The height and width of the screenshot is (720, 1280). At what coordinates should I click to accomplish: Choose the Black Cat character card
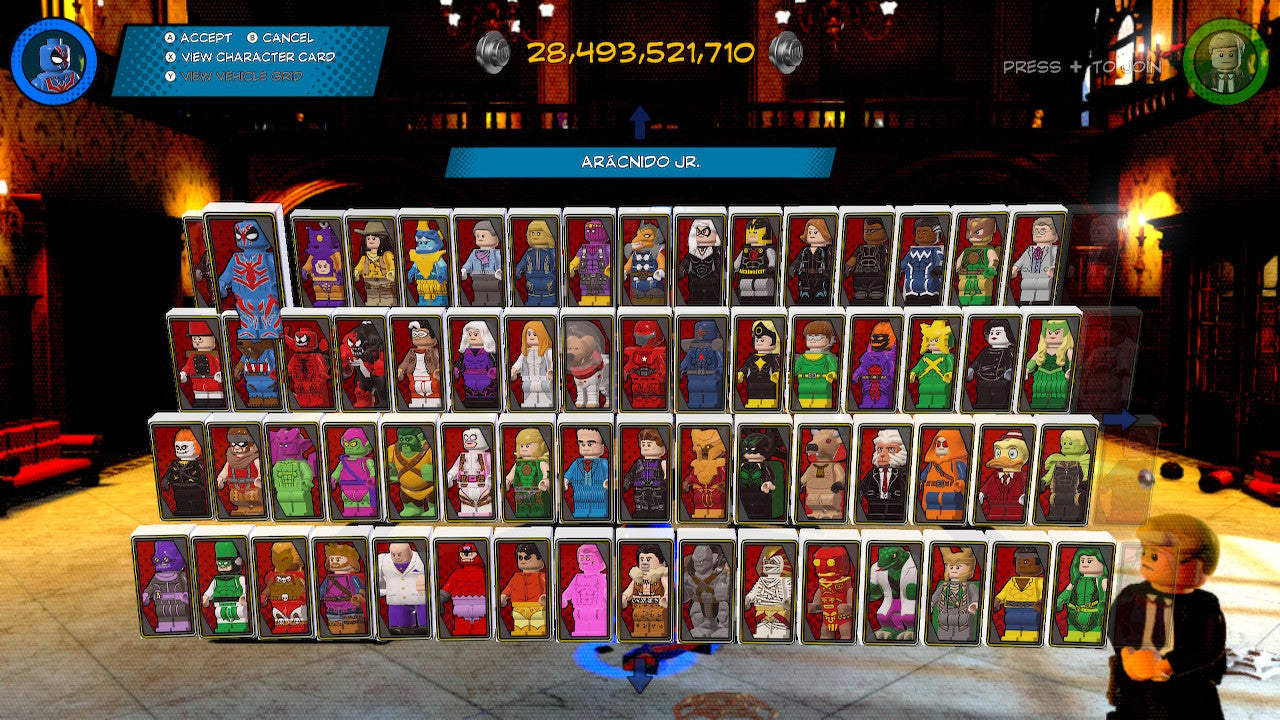[699, 260]
